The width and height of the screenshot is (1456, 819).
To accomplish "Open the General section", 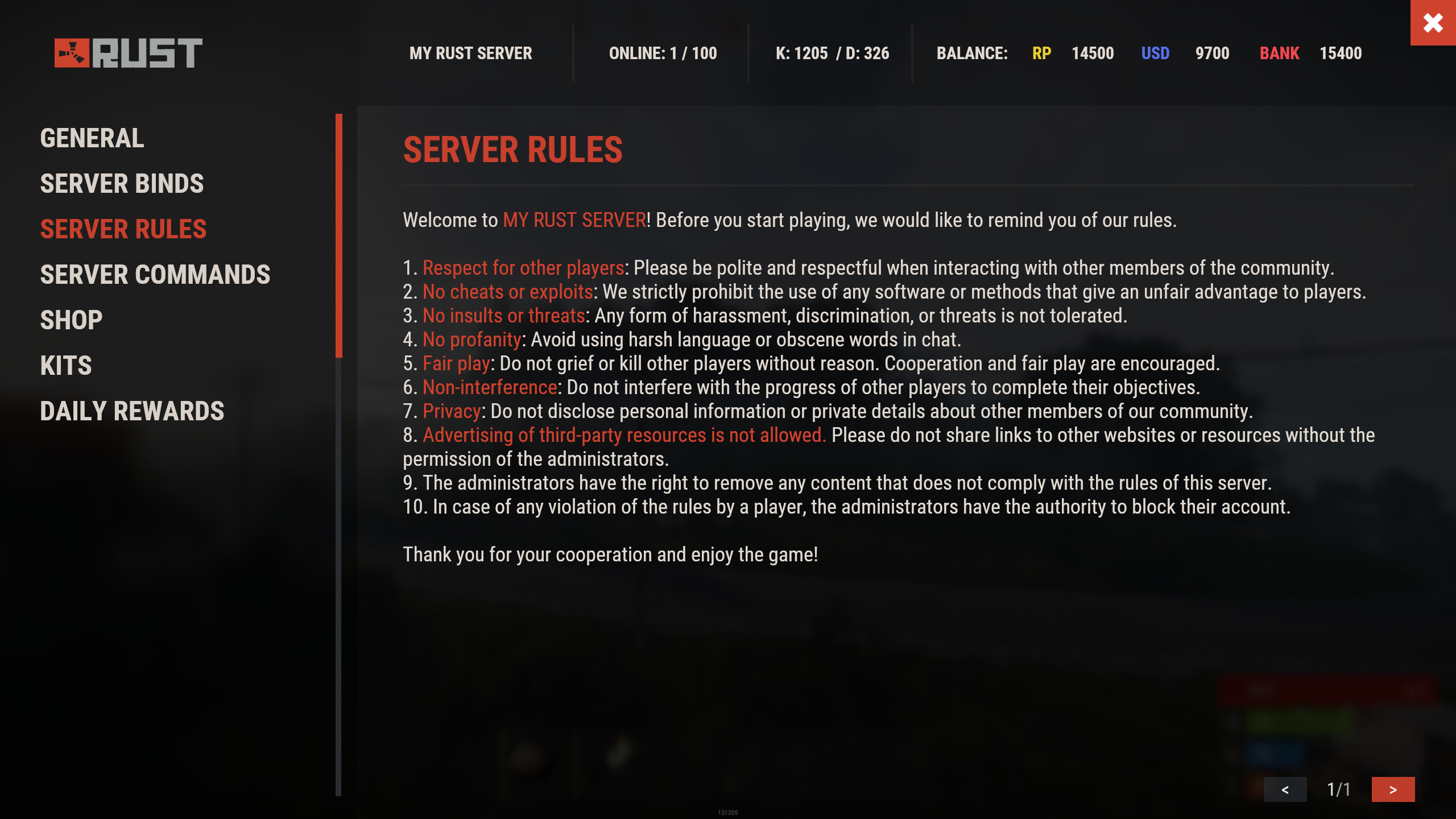I will pyautogui.click(x=92, y=138).
